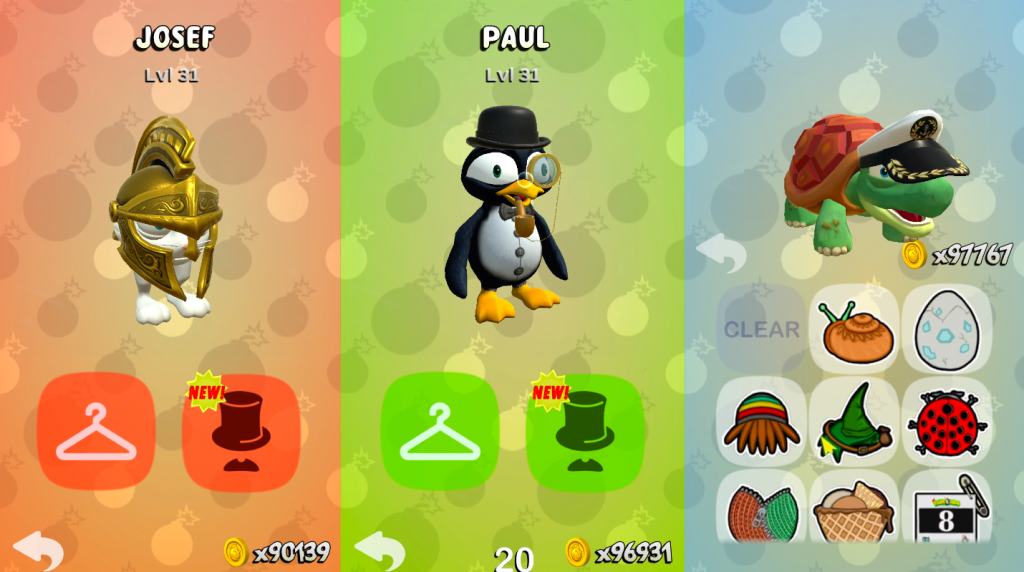Image resolution: width=1024 pixels, height=572 pixels.
Task: Open Josef's wardrobe hanger button
Action: [x=96, y=431]
